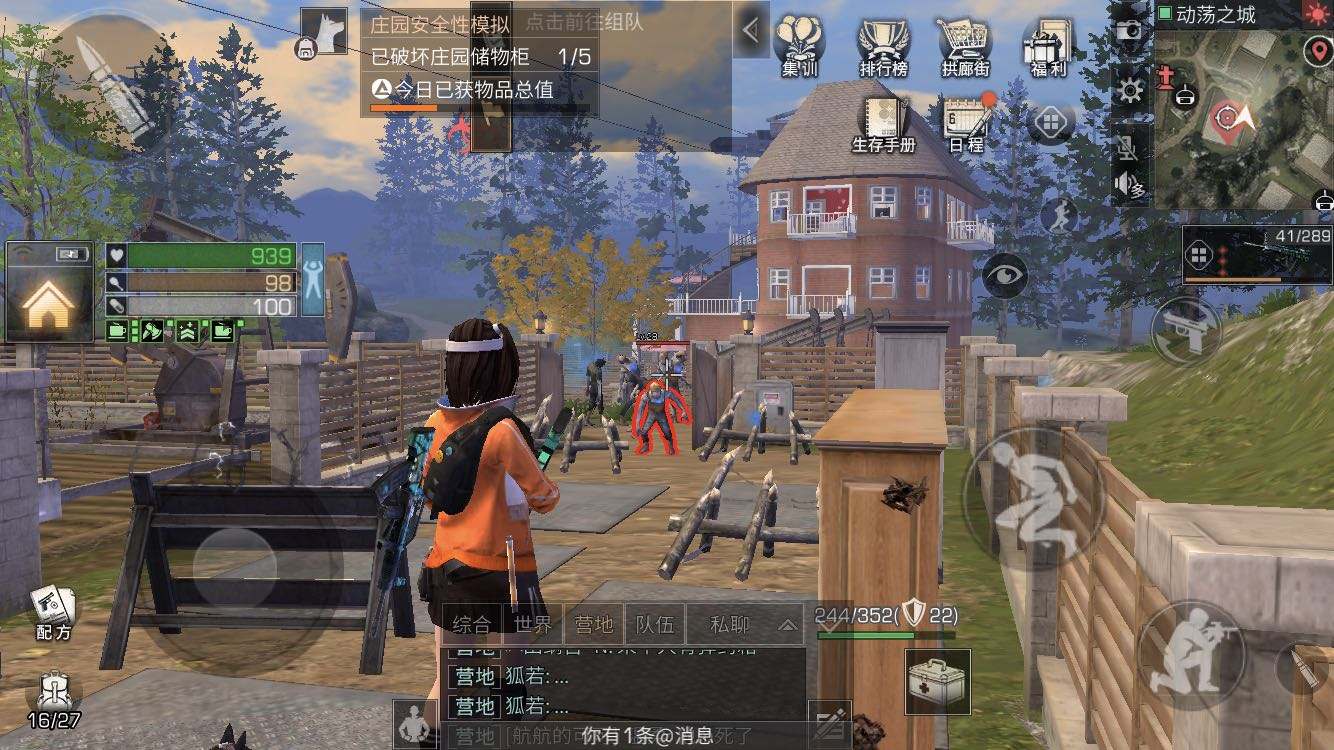Viewport: 1334px width, 750px height.
Task: Toggle the voice speaker channel icon
Action: 1126,185
